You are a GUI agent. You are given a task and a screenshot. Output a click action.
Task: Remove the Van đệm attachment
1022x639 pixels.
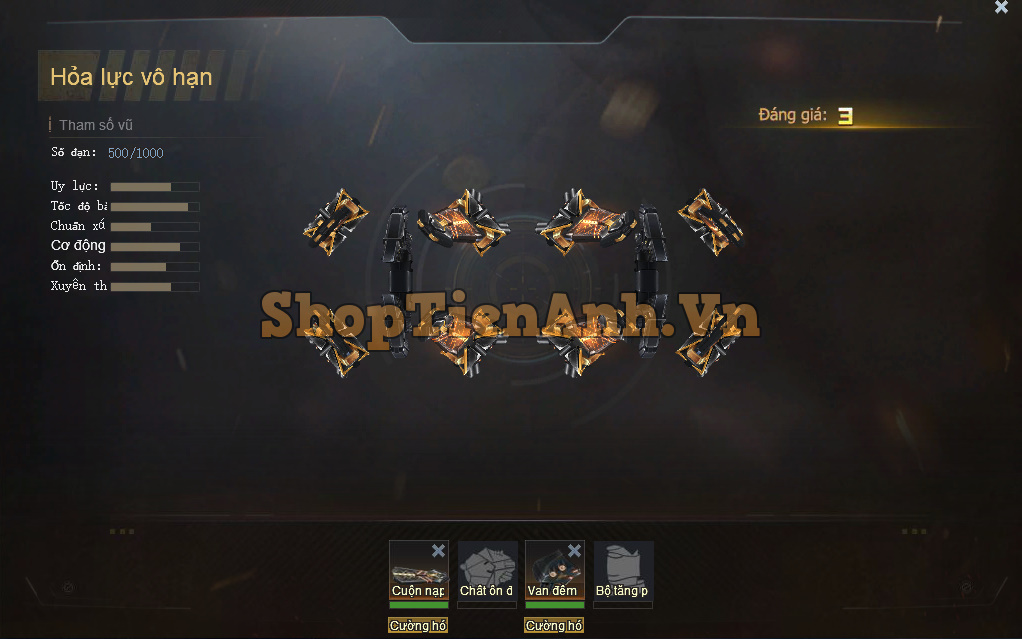click(574, 551)
